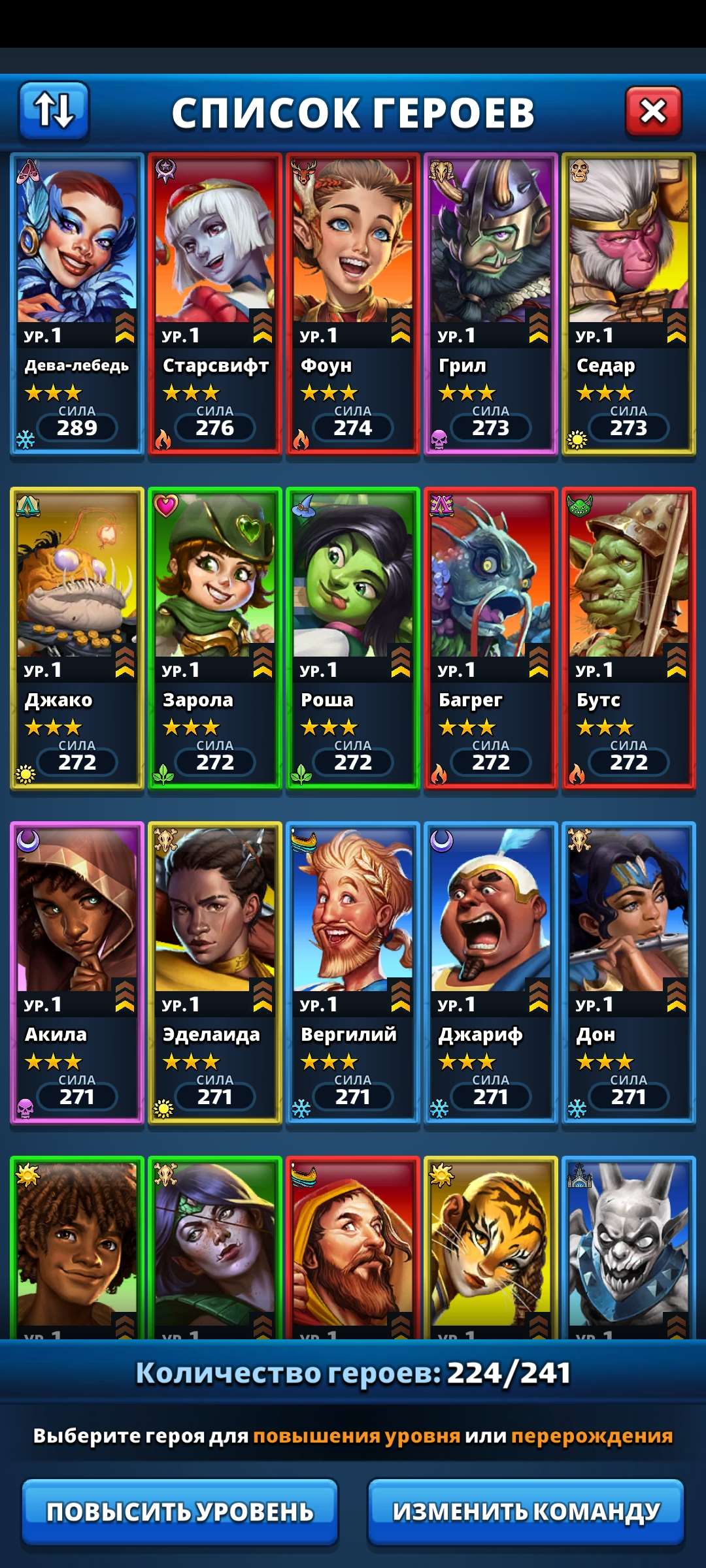Open the goblin Бутс hero card

[x=629, y=638]
